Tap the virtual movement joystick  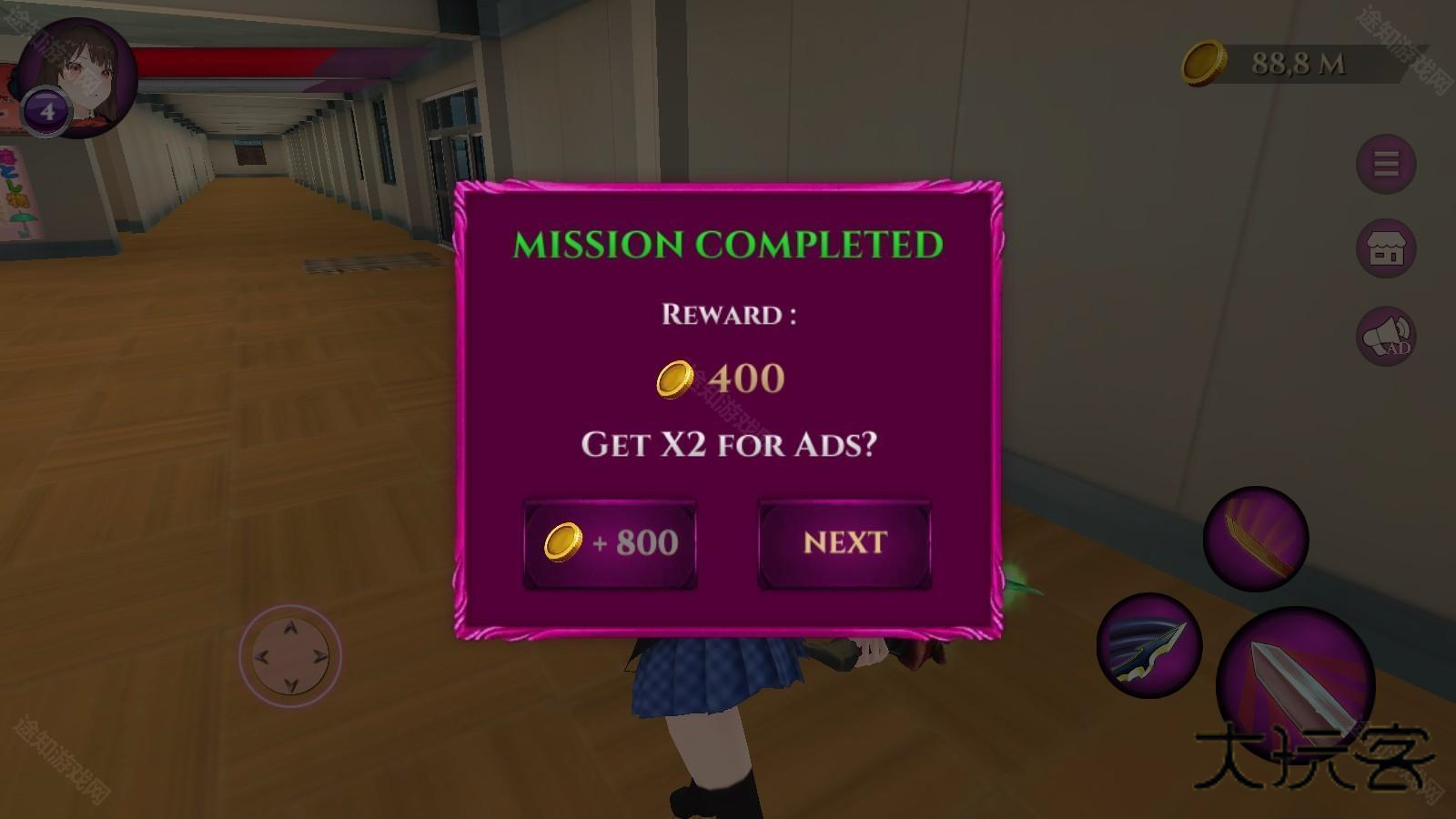point(290,655)
